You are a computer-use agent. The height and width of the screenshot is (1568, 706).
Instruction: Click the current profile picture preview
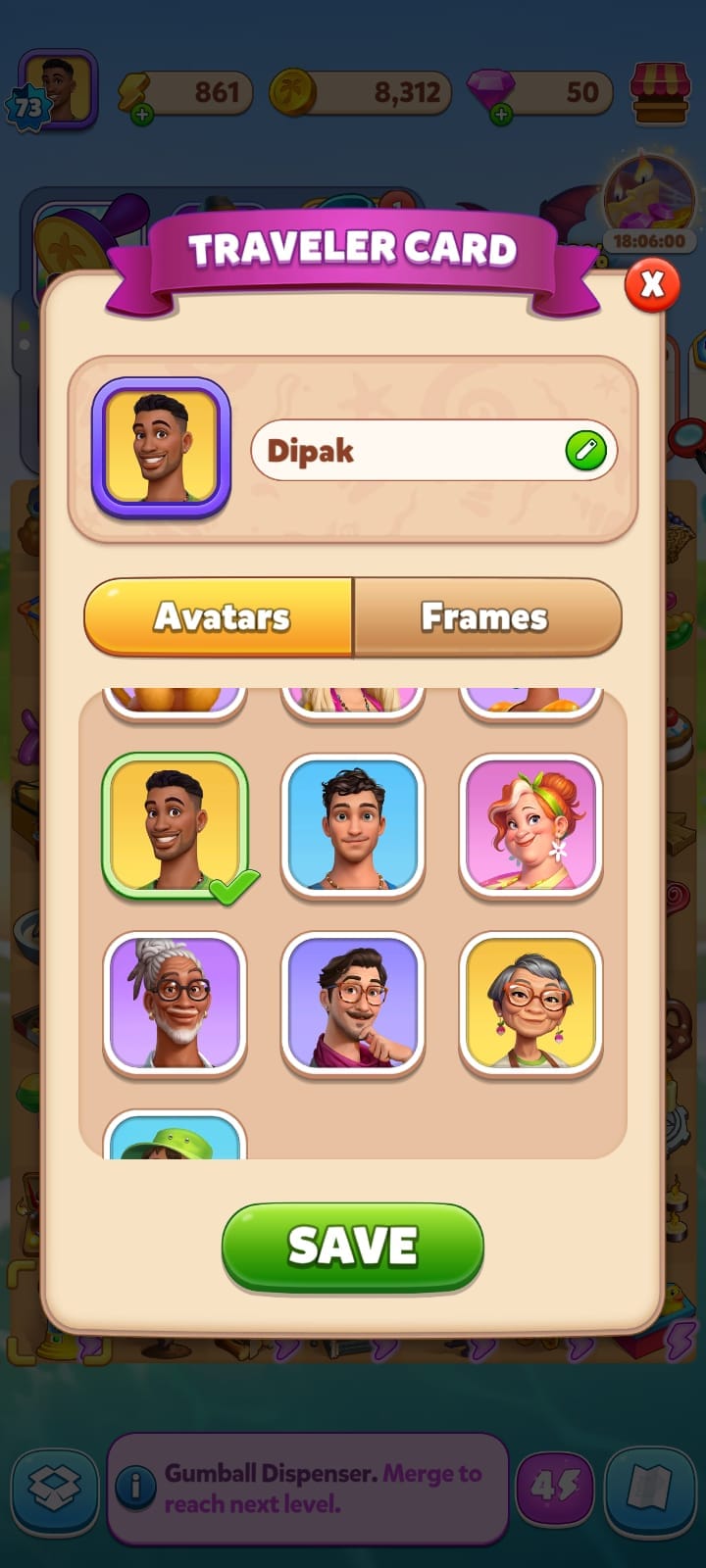(161, 447)
